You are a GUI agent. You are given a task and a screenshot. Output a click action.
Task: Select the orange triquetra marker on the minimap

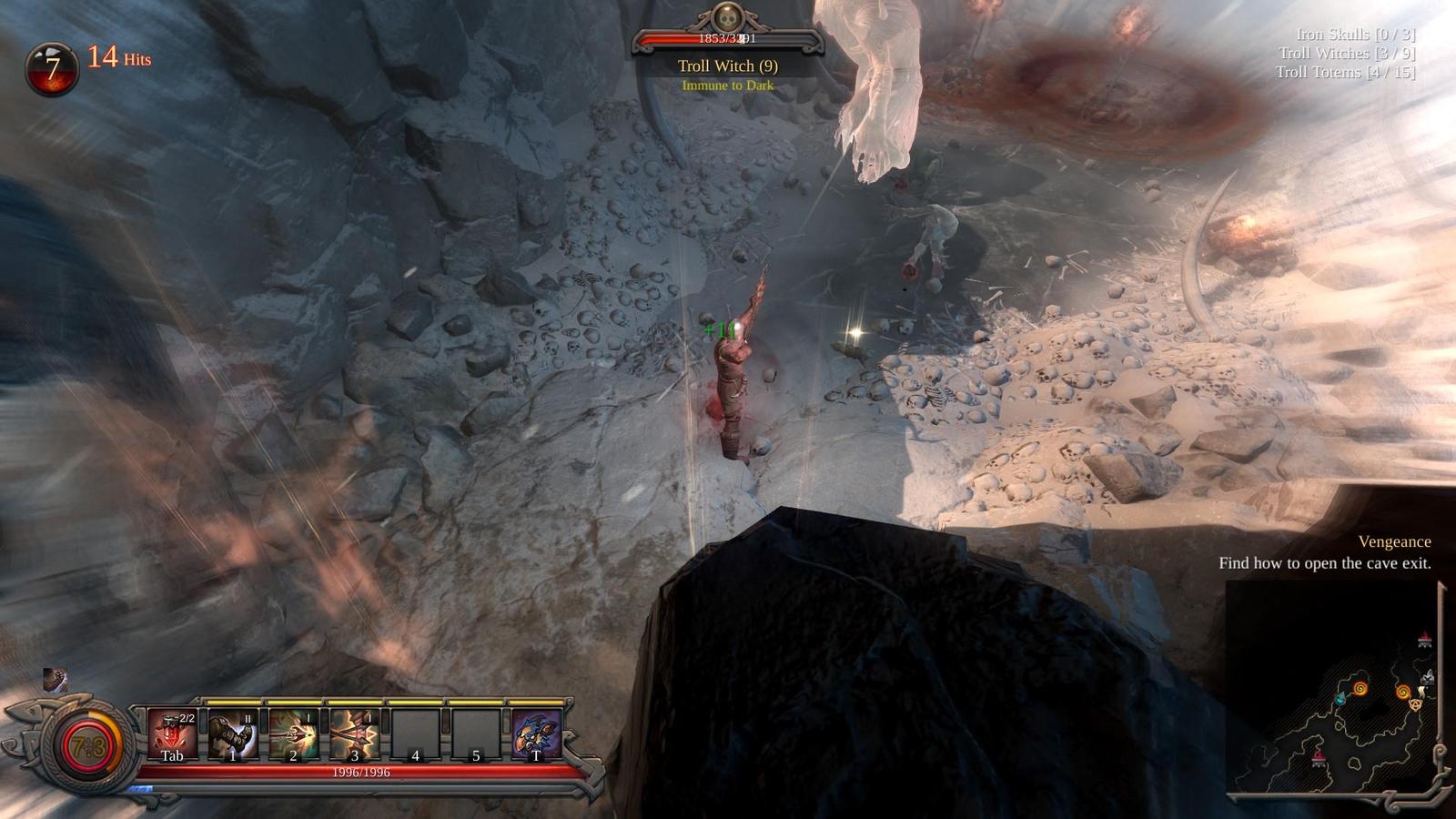[1415, 704]
